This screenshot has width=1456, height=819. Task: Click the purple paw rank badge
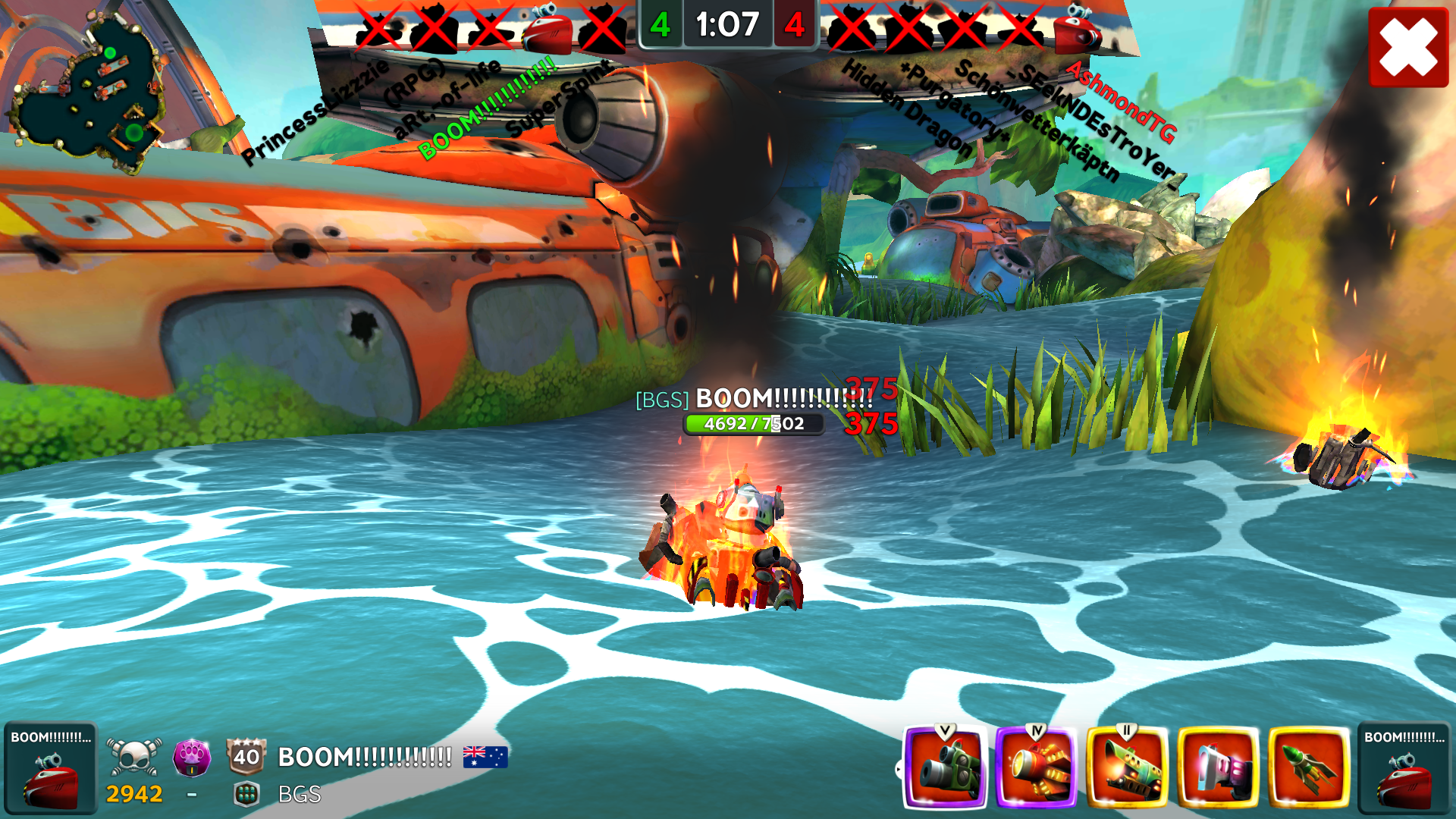click(192, 757)
